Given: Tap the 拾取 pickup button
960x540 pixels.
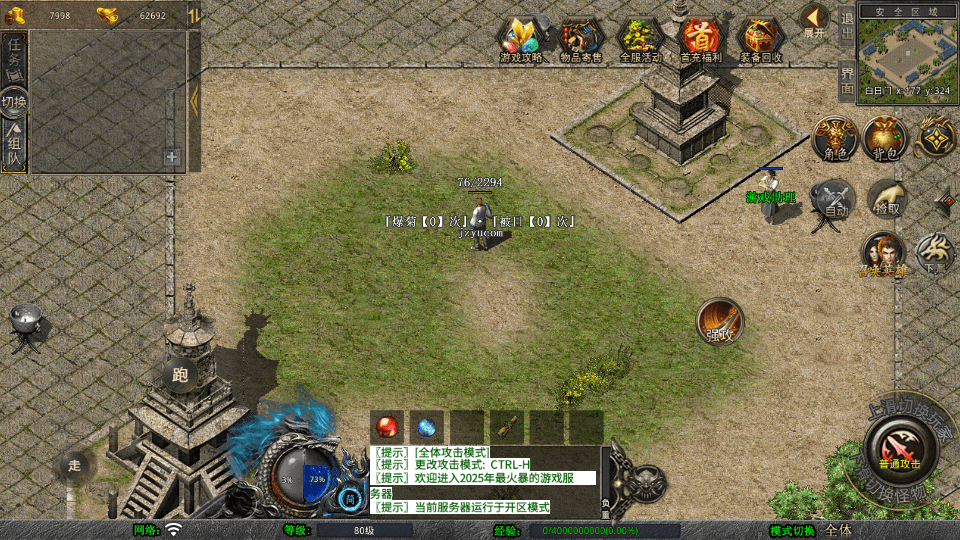Looking at the screenshot, I should click(886, 199).
